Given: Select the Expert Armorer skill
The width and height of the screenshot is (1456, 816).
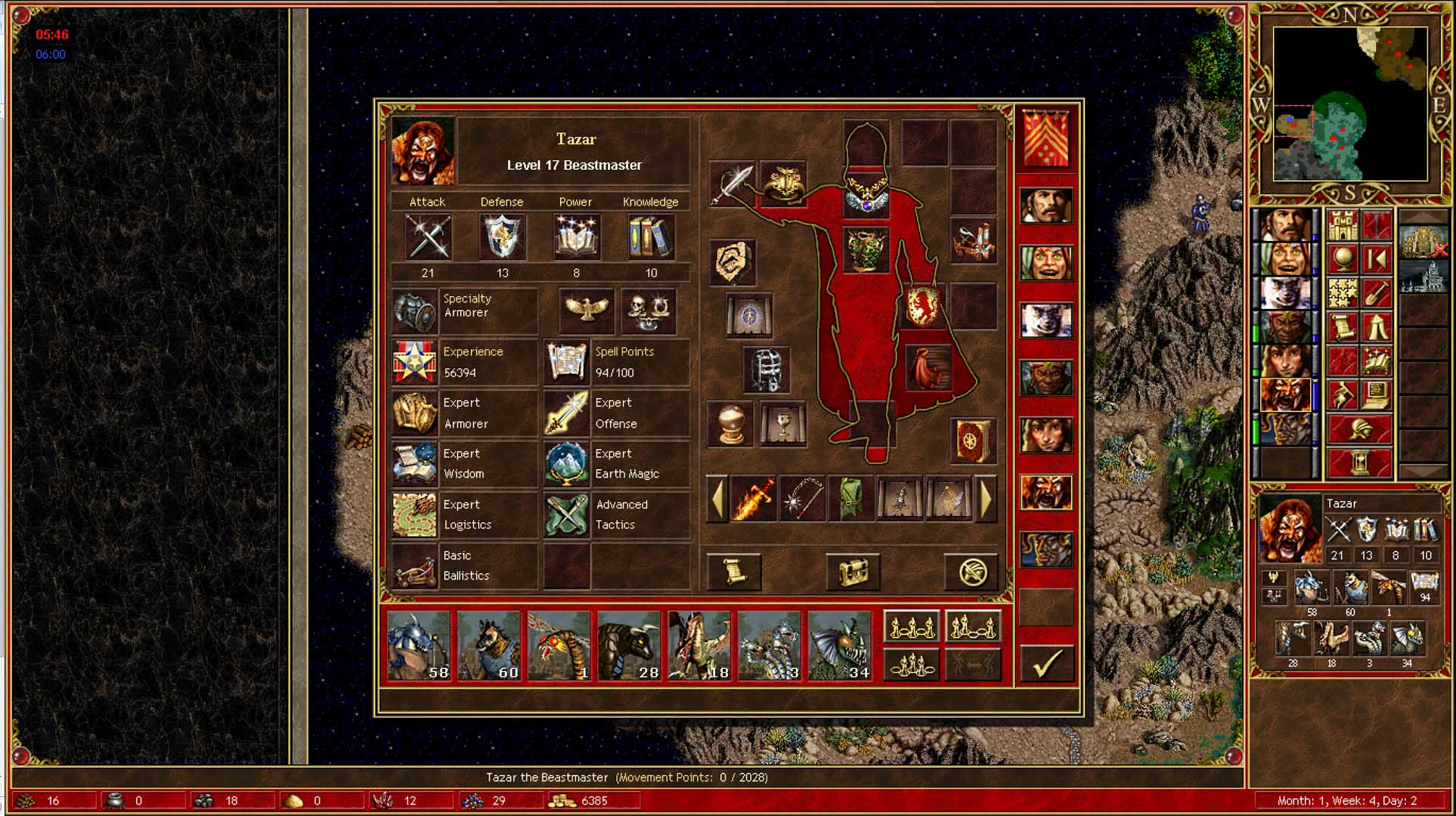Looking at the screenshot, I should point(415,413).
